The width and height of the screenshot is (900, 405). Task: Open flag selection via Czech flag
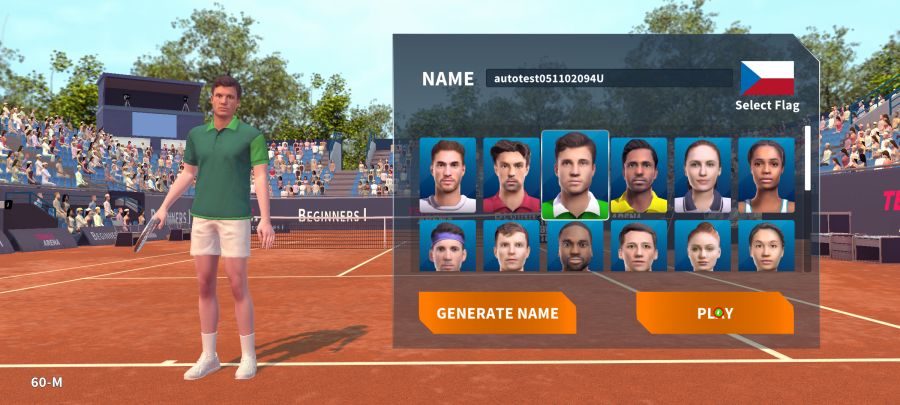pos(767,78)
